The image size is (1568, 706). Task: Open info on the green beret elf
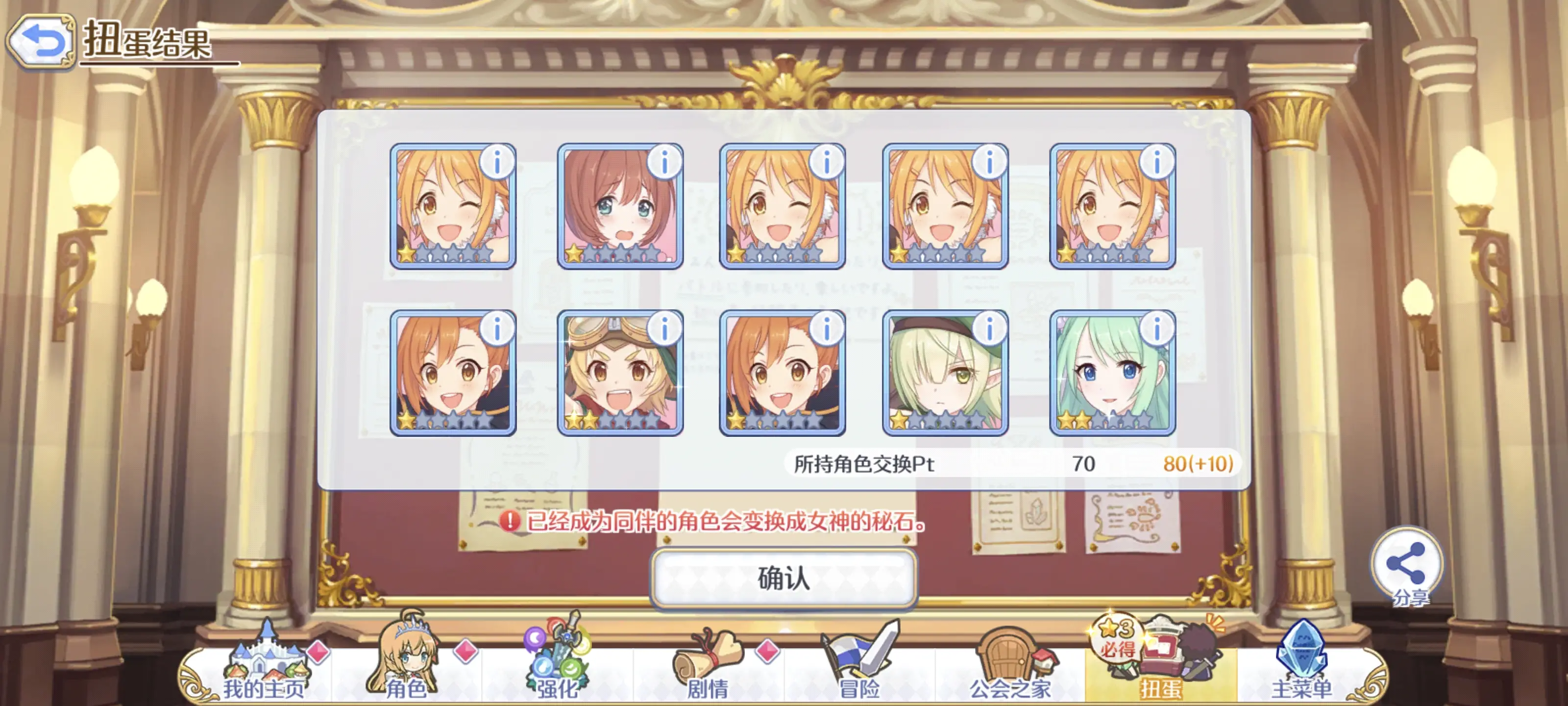click(989, 329)
